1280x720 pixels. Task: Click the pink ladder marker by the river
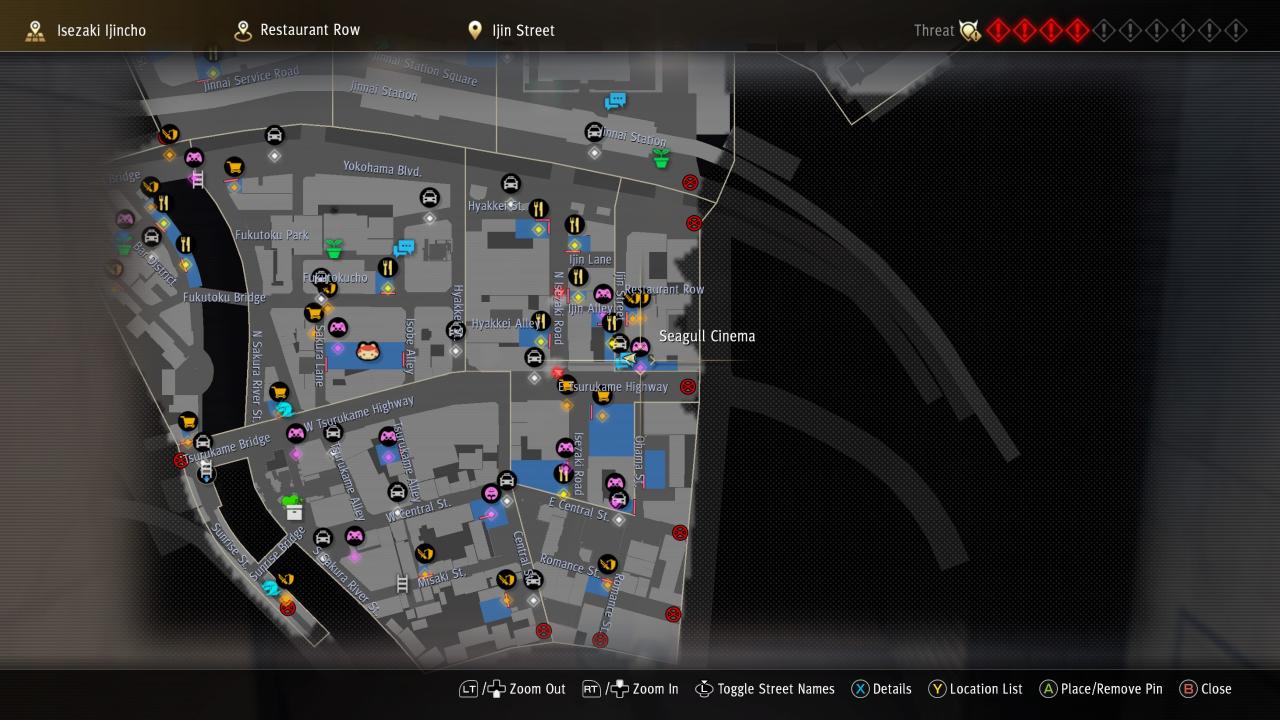197,179
